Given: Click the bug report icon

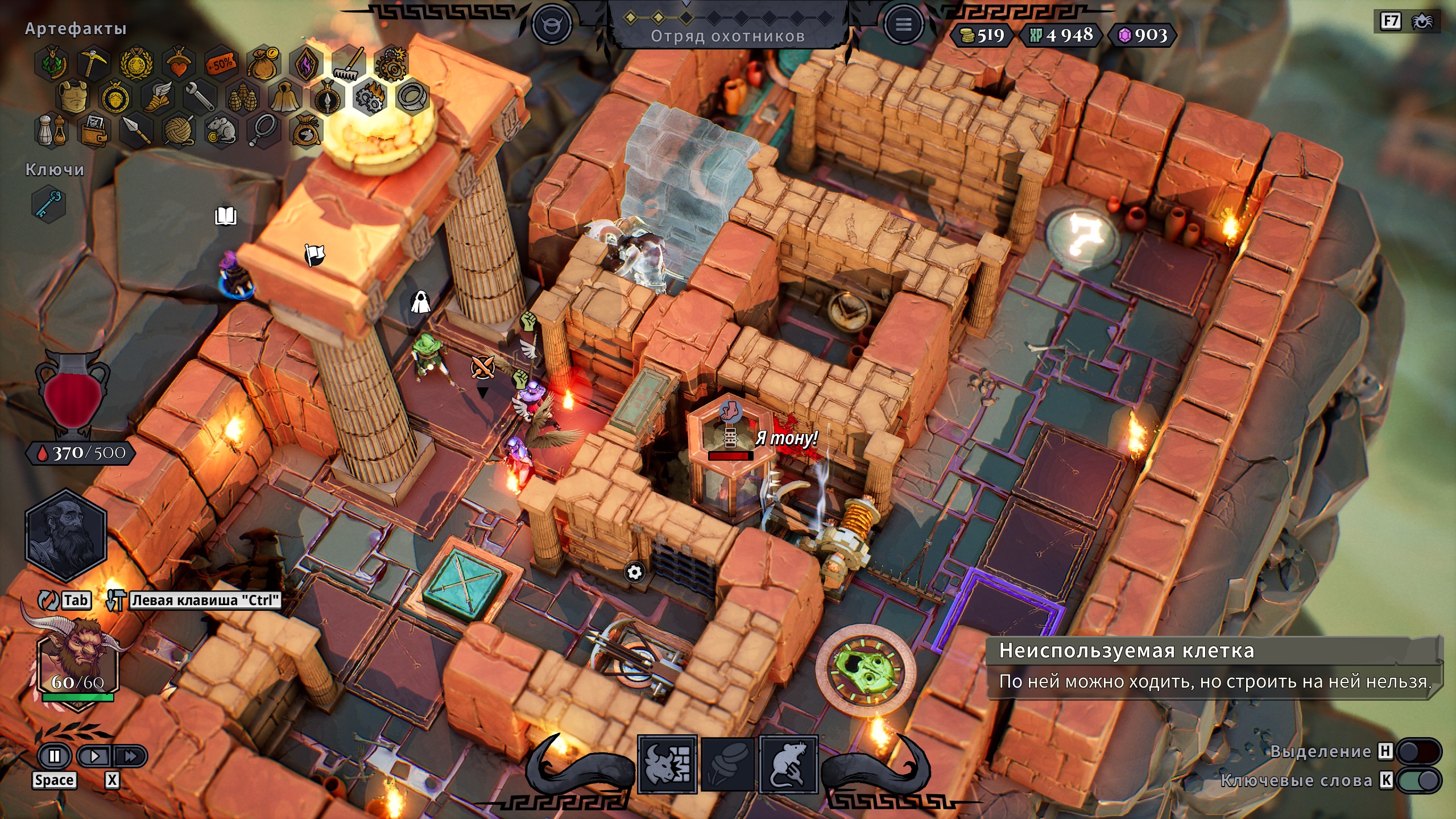Looking at the screenshot, I should pos(1422,22).
